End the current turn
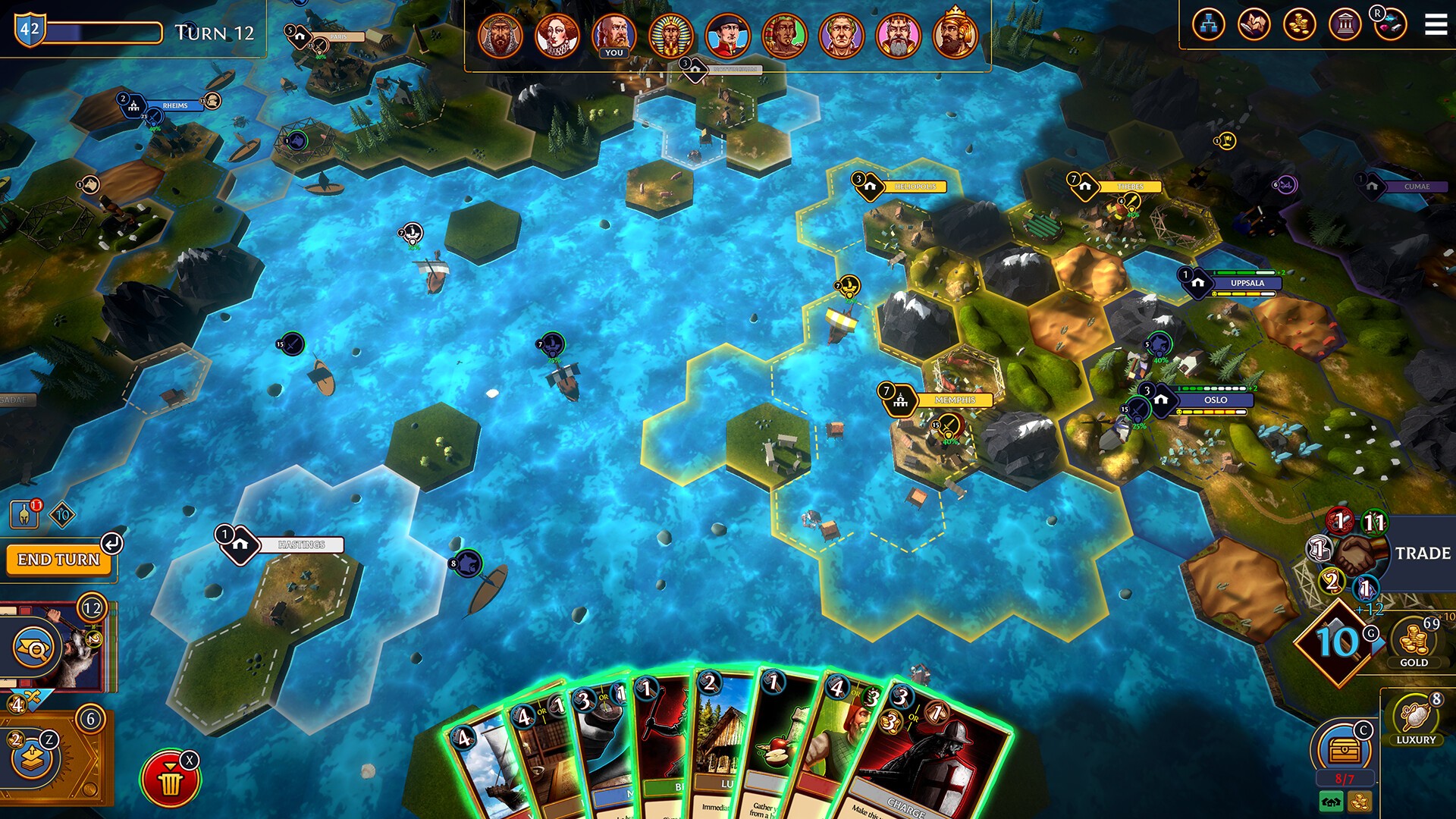The width and height of the screenshot is (1456, 819). coord(58,560)
